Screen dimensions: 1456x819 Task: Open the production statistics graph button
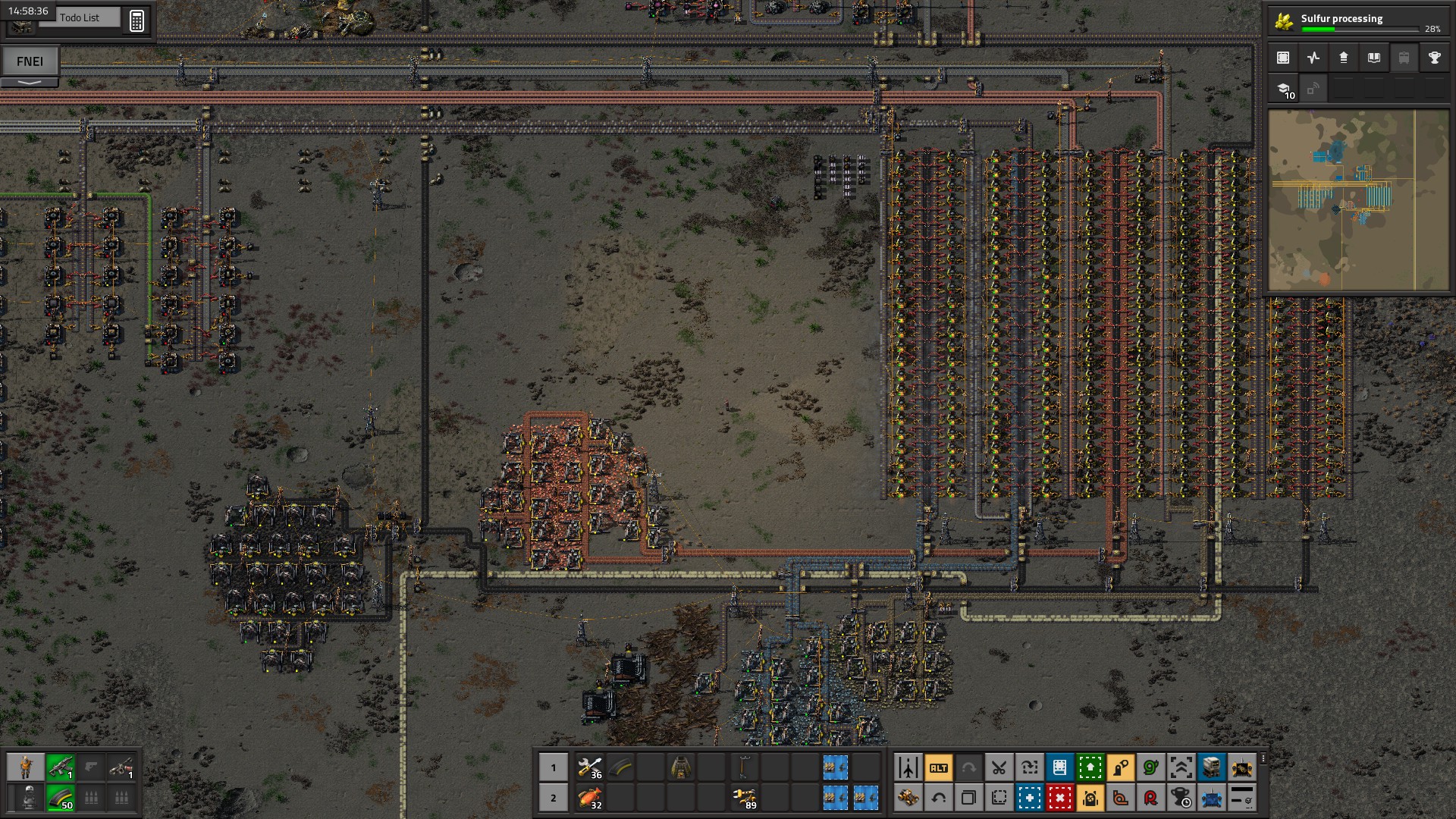click(1313, 58)
